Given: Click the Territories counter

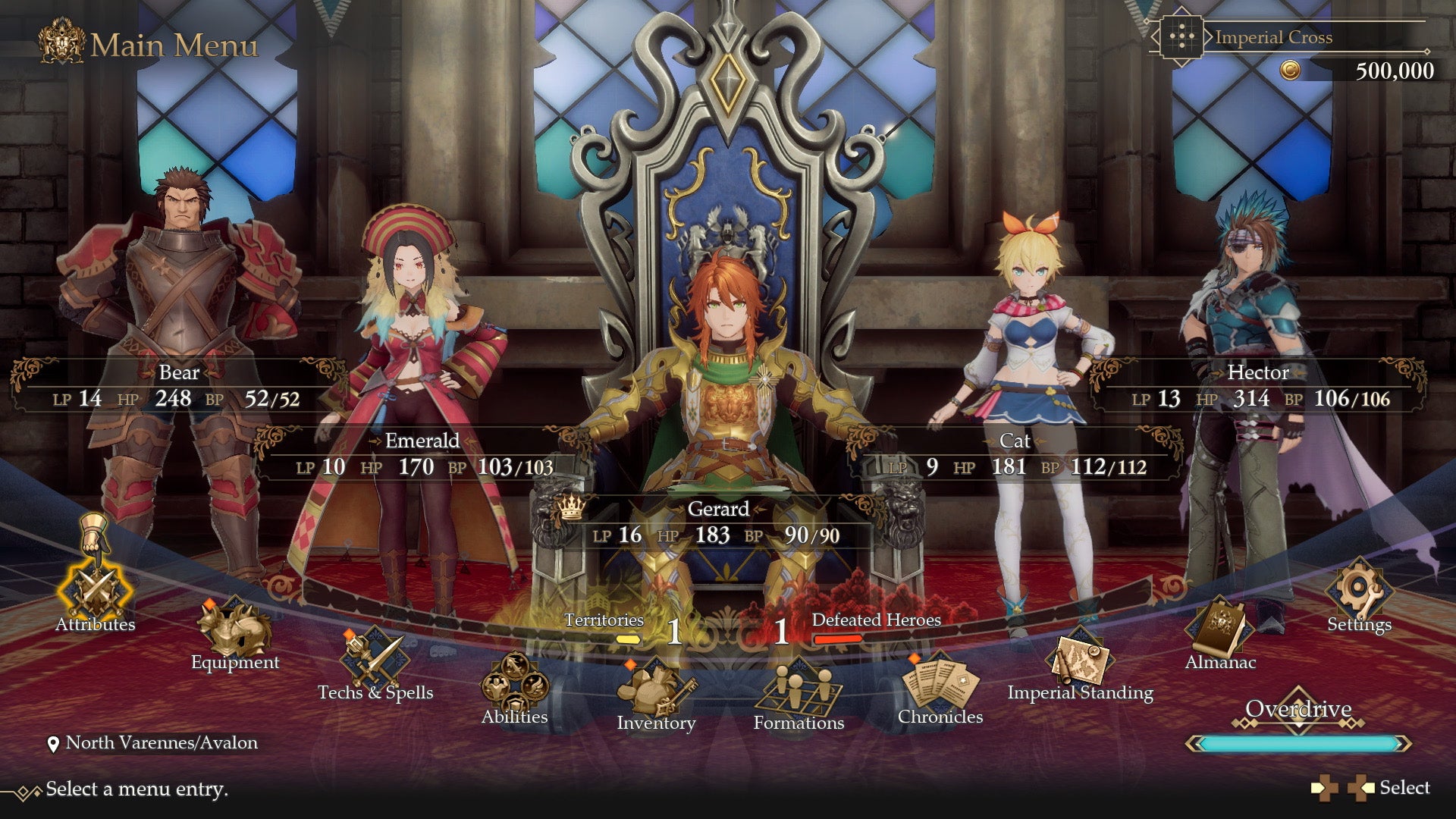Looking at the screenshot, I should pyautogui.click(x=603, y=620).
